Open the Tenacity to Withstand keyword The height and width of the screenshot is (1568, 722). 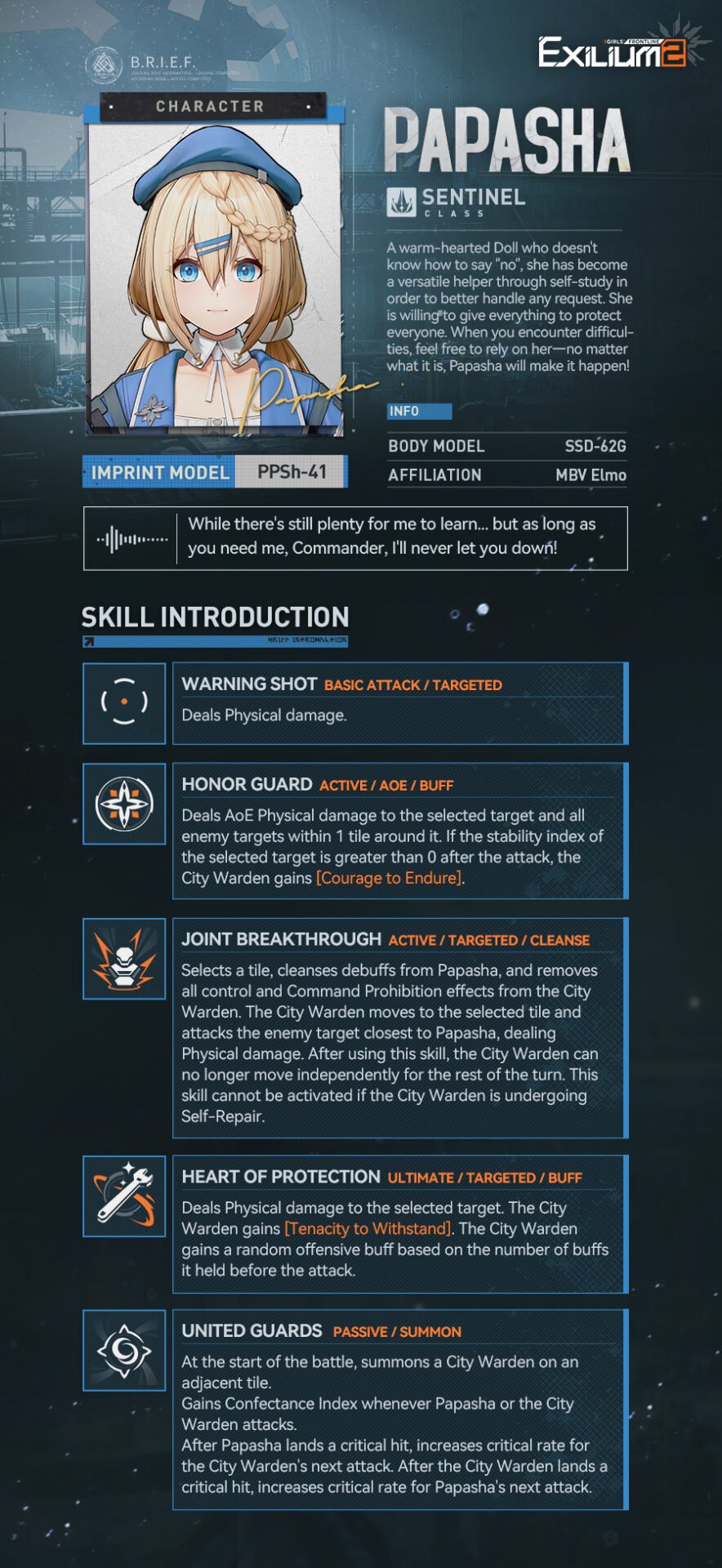point(368,1228)
